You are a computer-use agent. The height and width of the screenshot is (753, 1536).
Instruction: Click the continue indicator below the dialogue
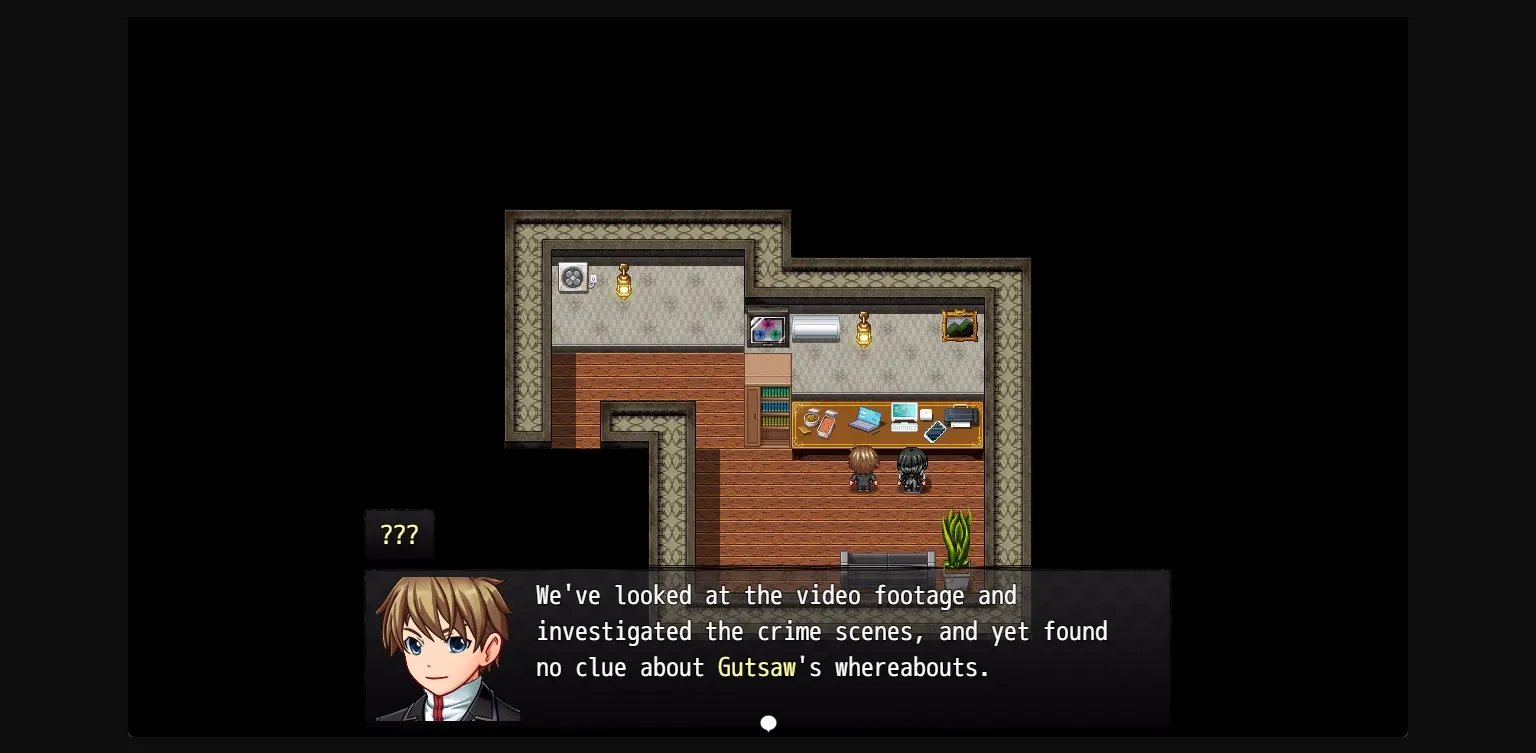(x=768, y=723)
